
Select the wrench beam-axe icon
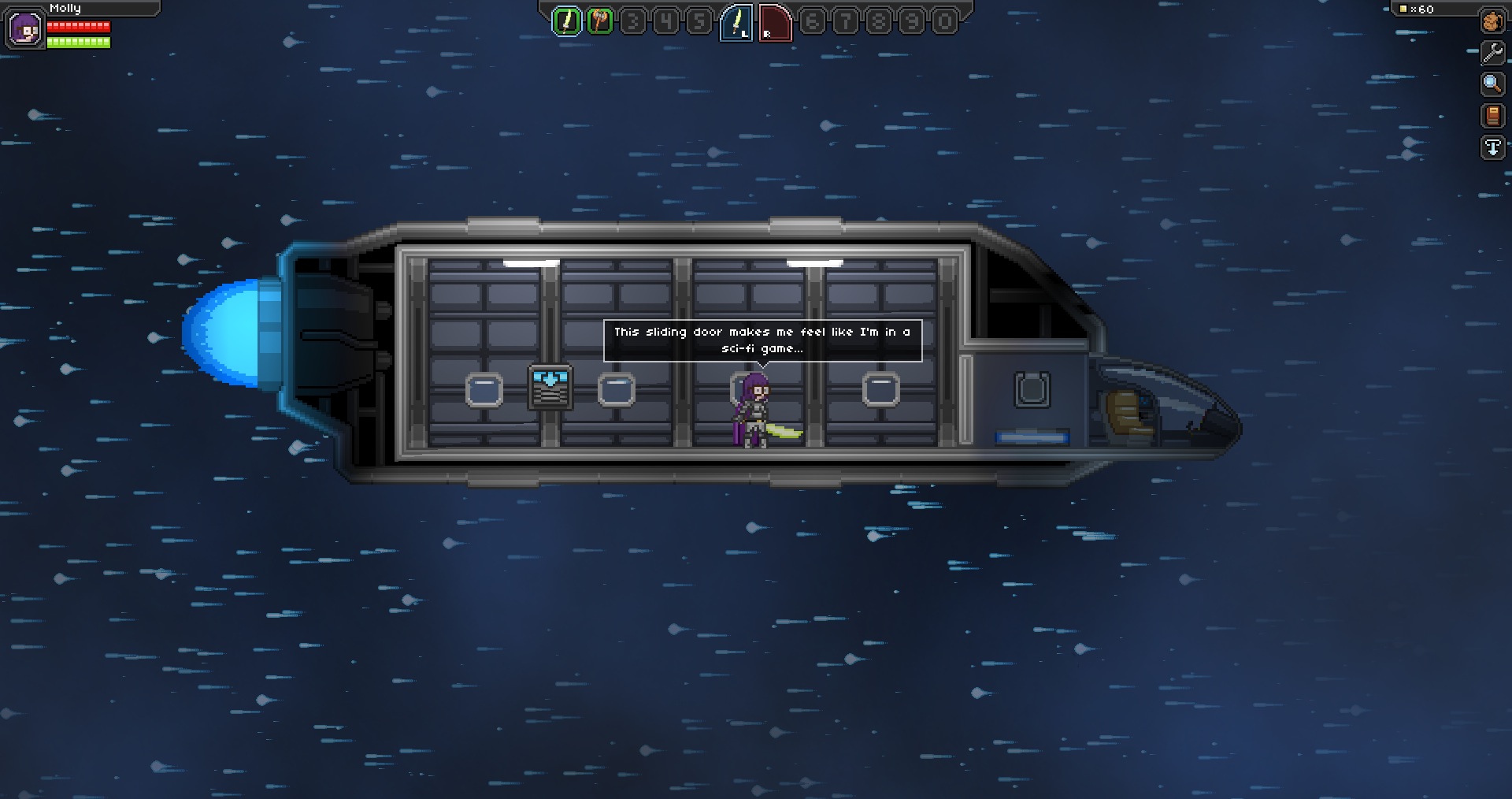click(x=1492, y=54)
